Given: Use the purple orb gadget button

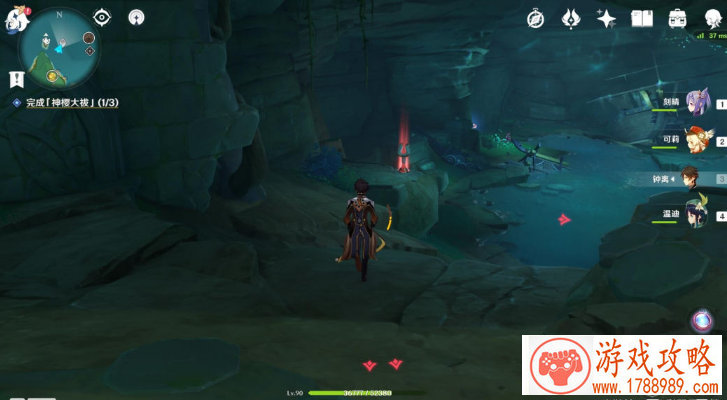Looking at the screenshot, I should tap(702, 320).
